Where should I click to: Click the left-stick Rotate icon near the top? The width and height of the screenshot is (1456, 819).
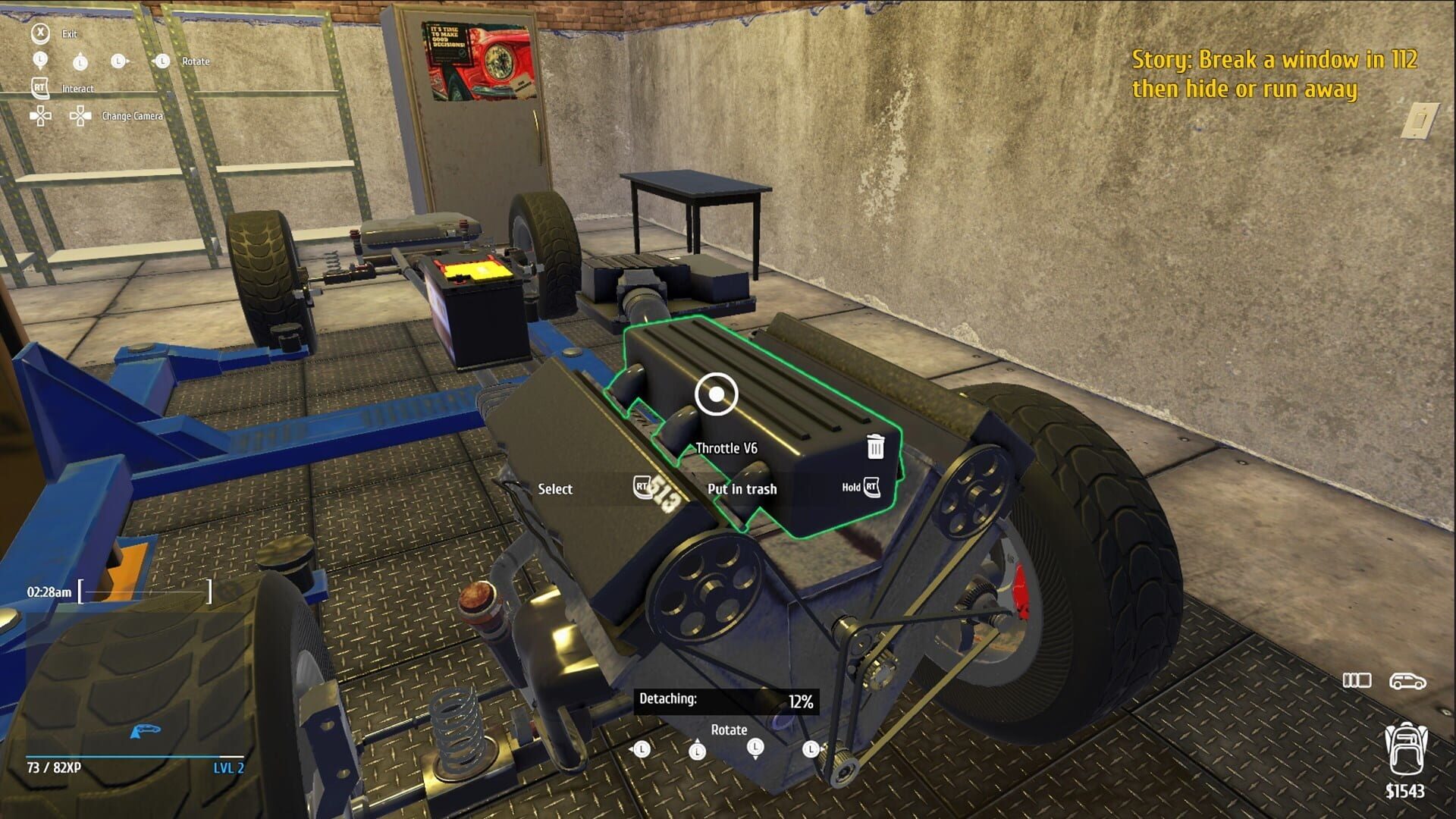point(161,61)
